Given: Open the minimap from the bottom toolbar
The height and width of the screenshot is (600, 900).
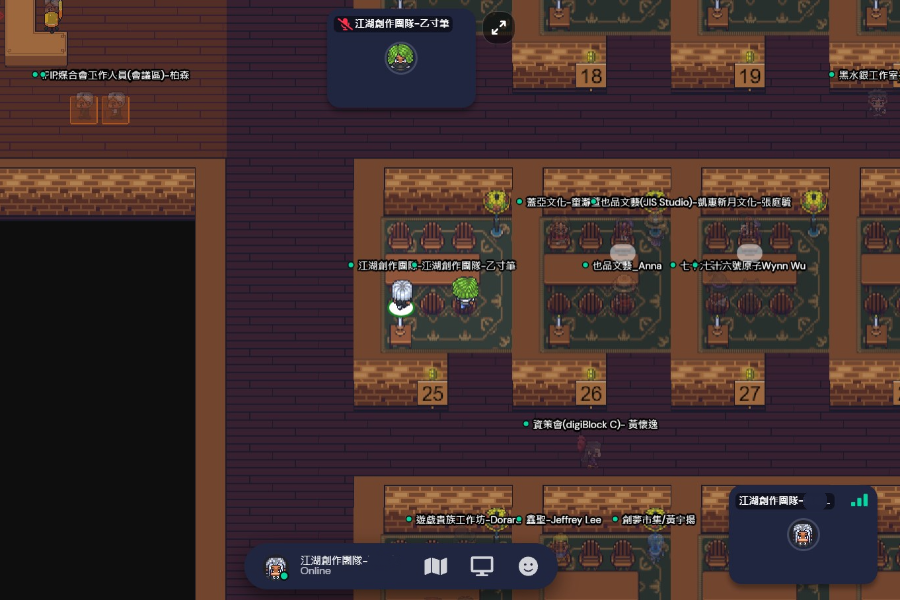Looking at the screenshot, I should [436, 566].
